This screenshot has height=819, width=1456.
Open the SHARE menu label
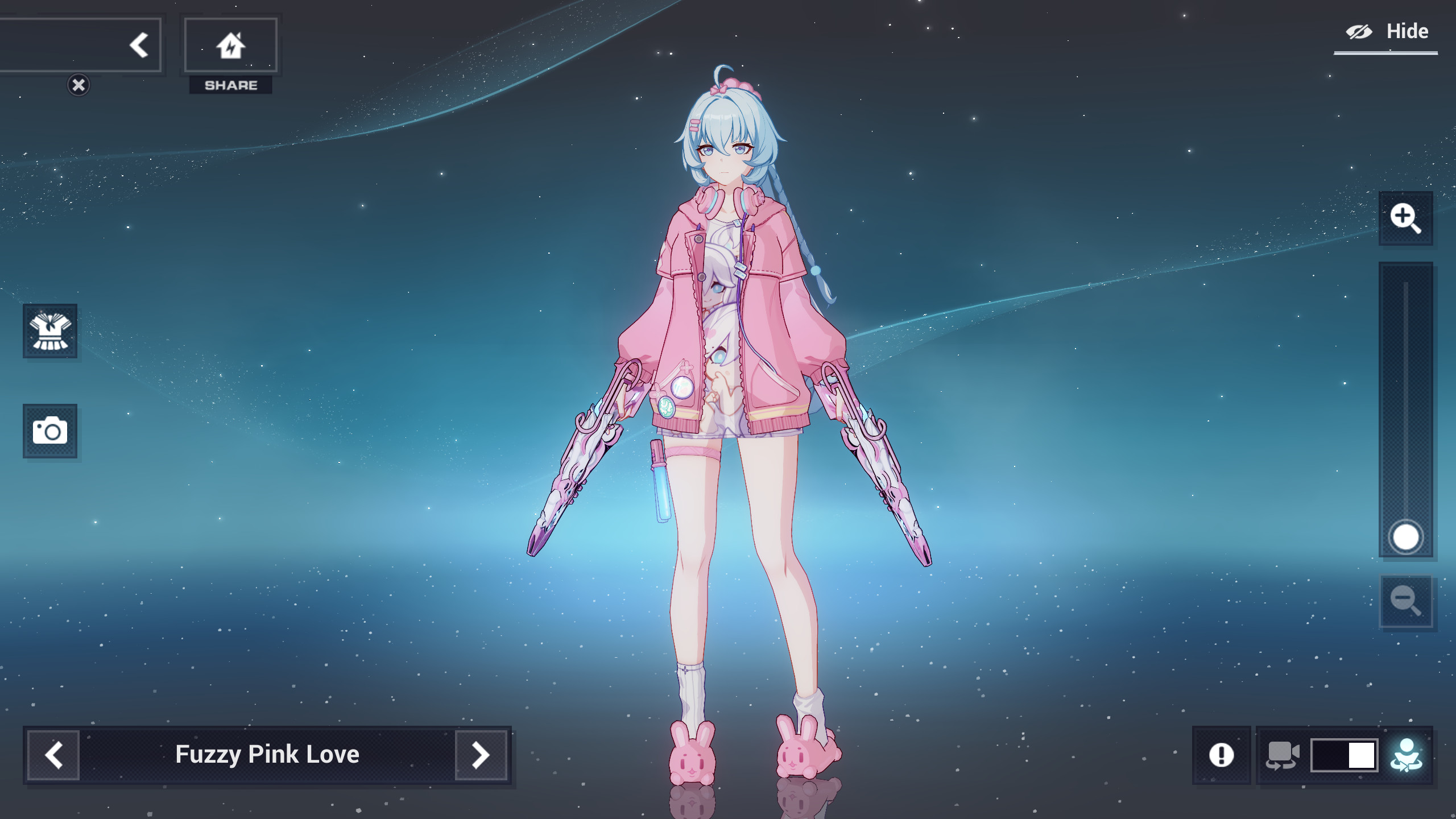tap(230, 85)
